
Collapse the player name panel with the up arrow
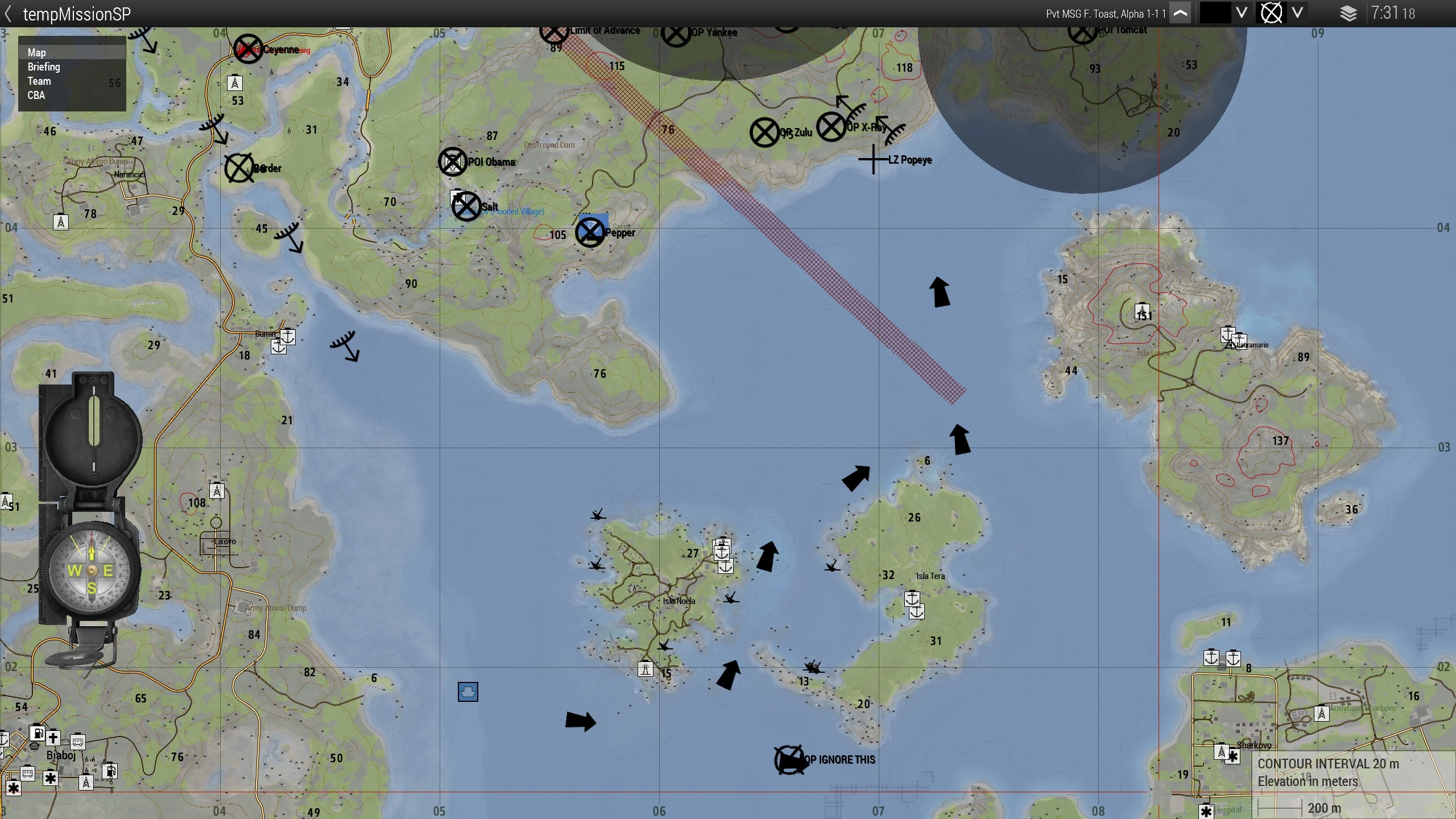pos(1180,14)
